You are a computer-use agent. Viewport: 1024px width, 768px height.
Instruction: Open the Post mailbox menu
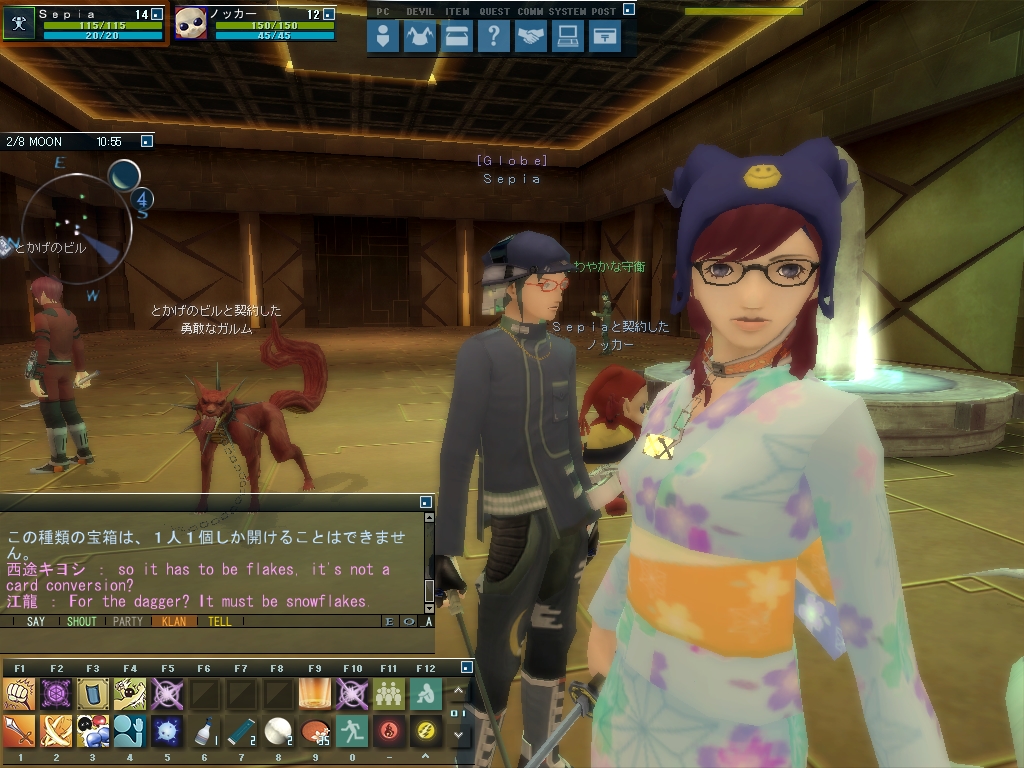pos(605,37)
